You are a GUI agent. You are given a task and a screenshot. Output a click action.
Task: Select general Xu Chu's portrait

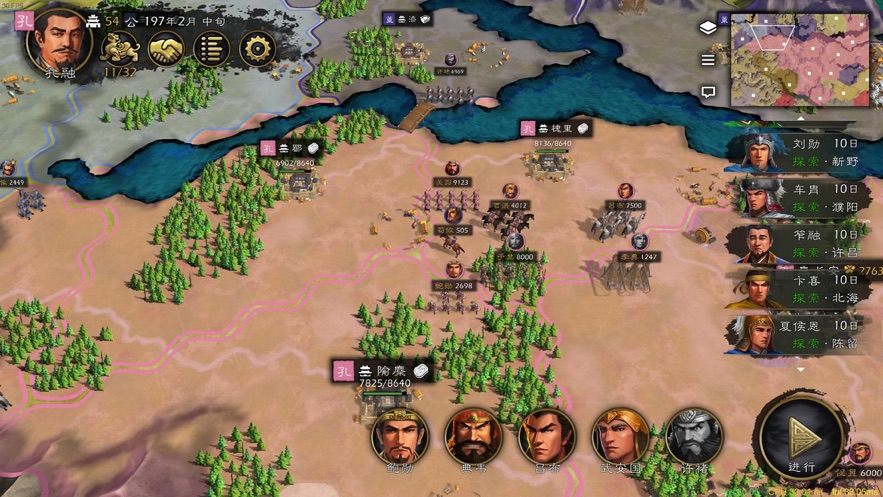(694, 437)
